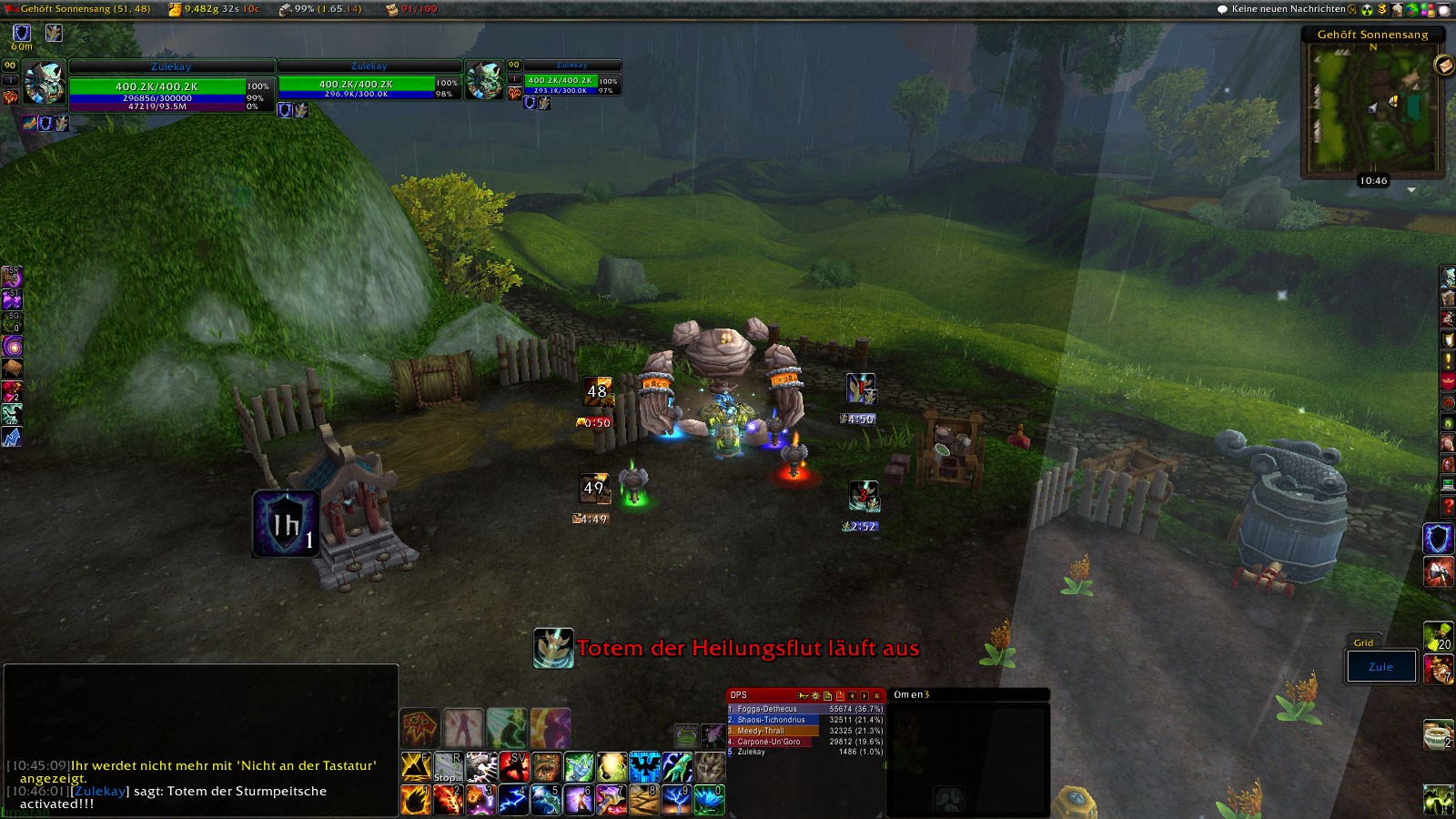This screenshot has height=819, width=1456.
Task: Use the tea bowl item slot
Action: point(1438,733)
